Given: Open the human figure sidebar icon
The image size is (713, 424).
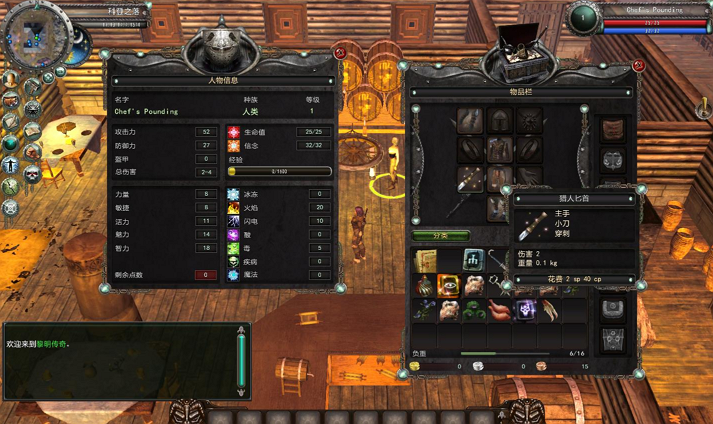Looking at the screenshot, I should point(11,165).
